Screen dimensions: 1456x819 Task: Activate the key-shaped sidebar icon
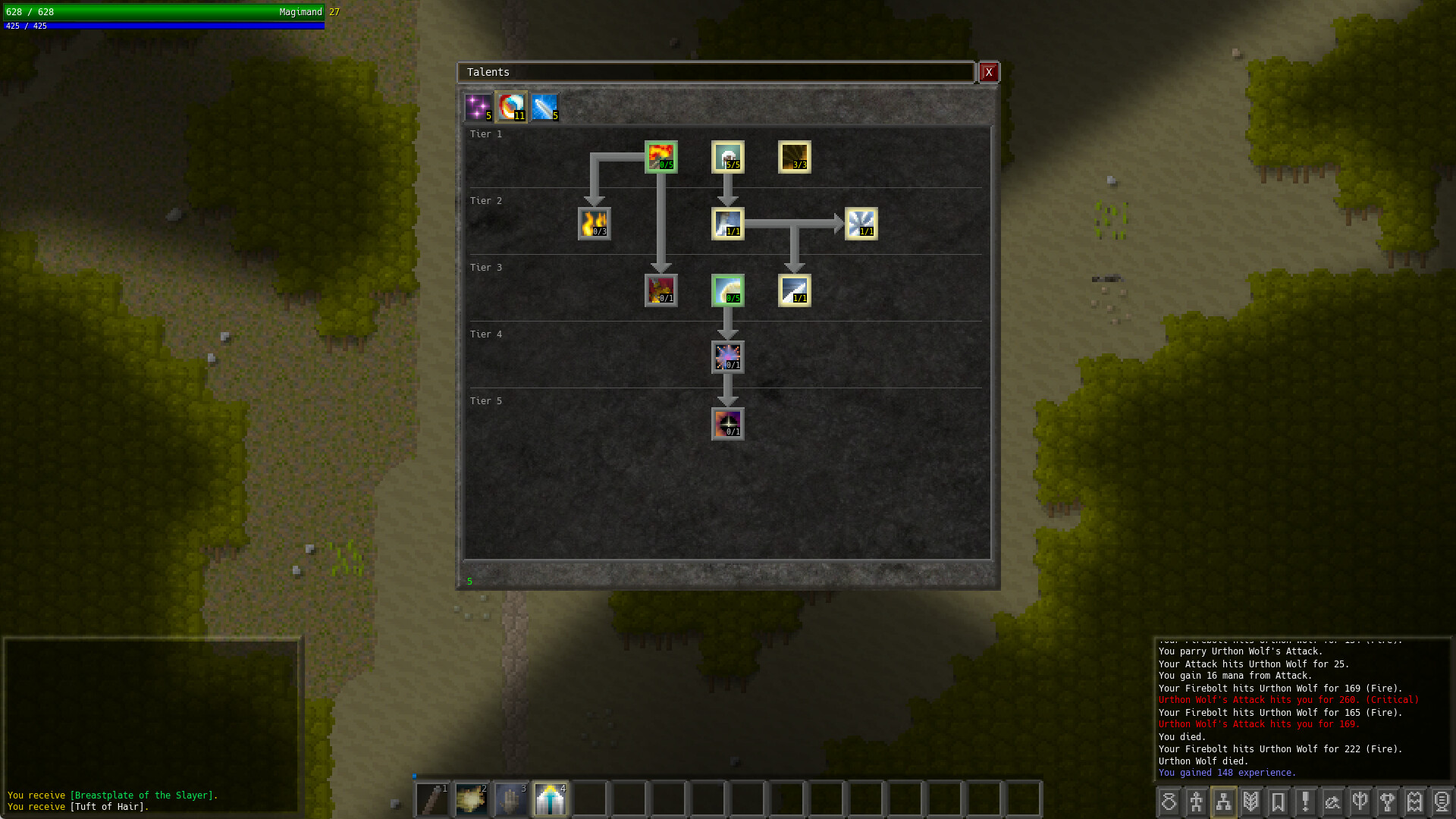[1388, 801]
